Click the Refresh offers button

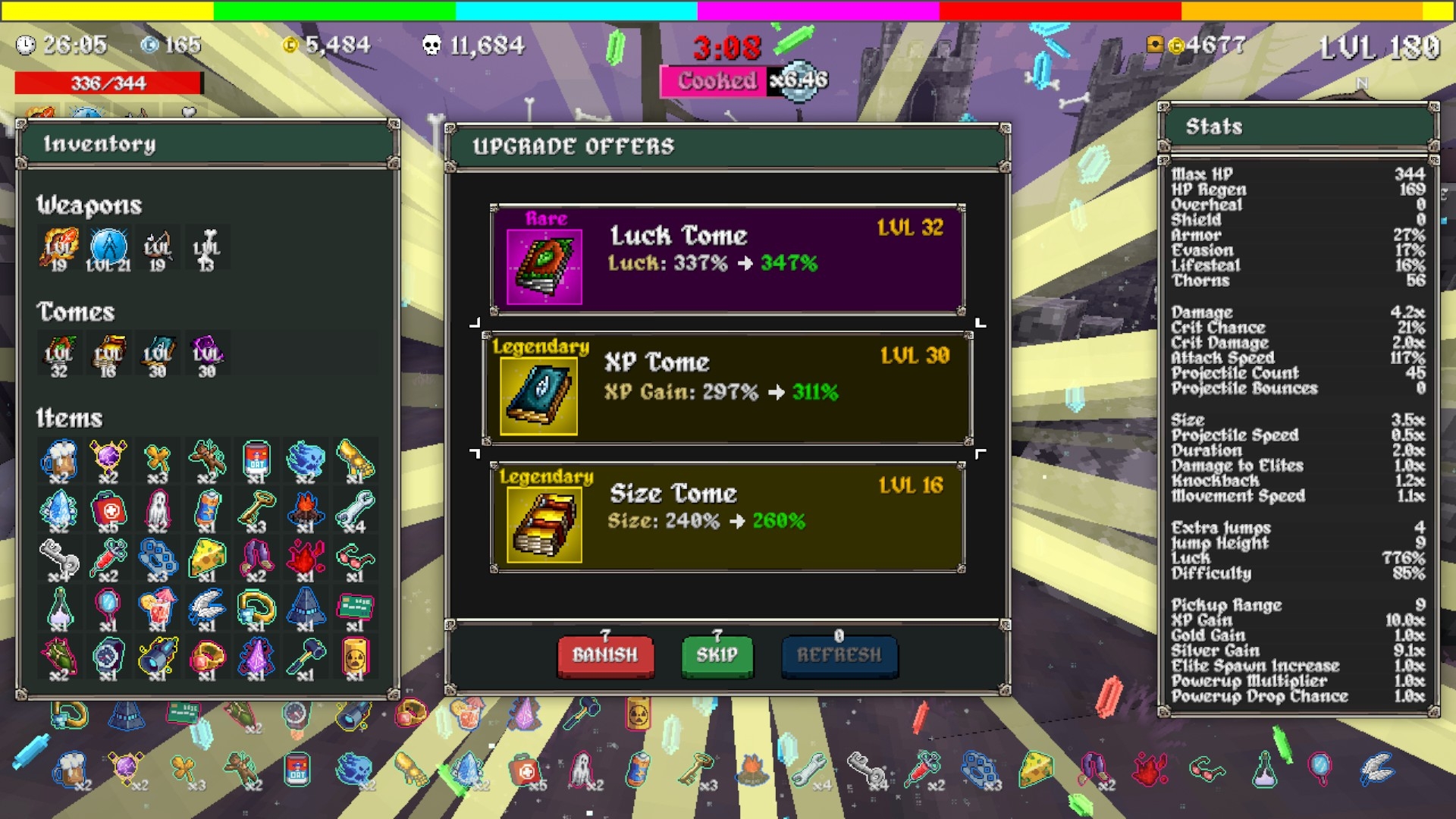point(839,655)
